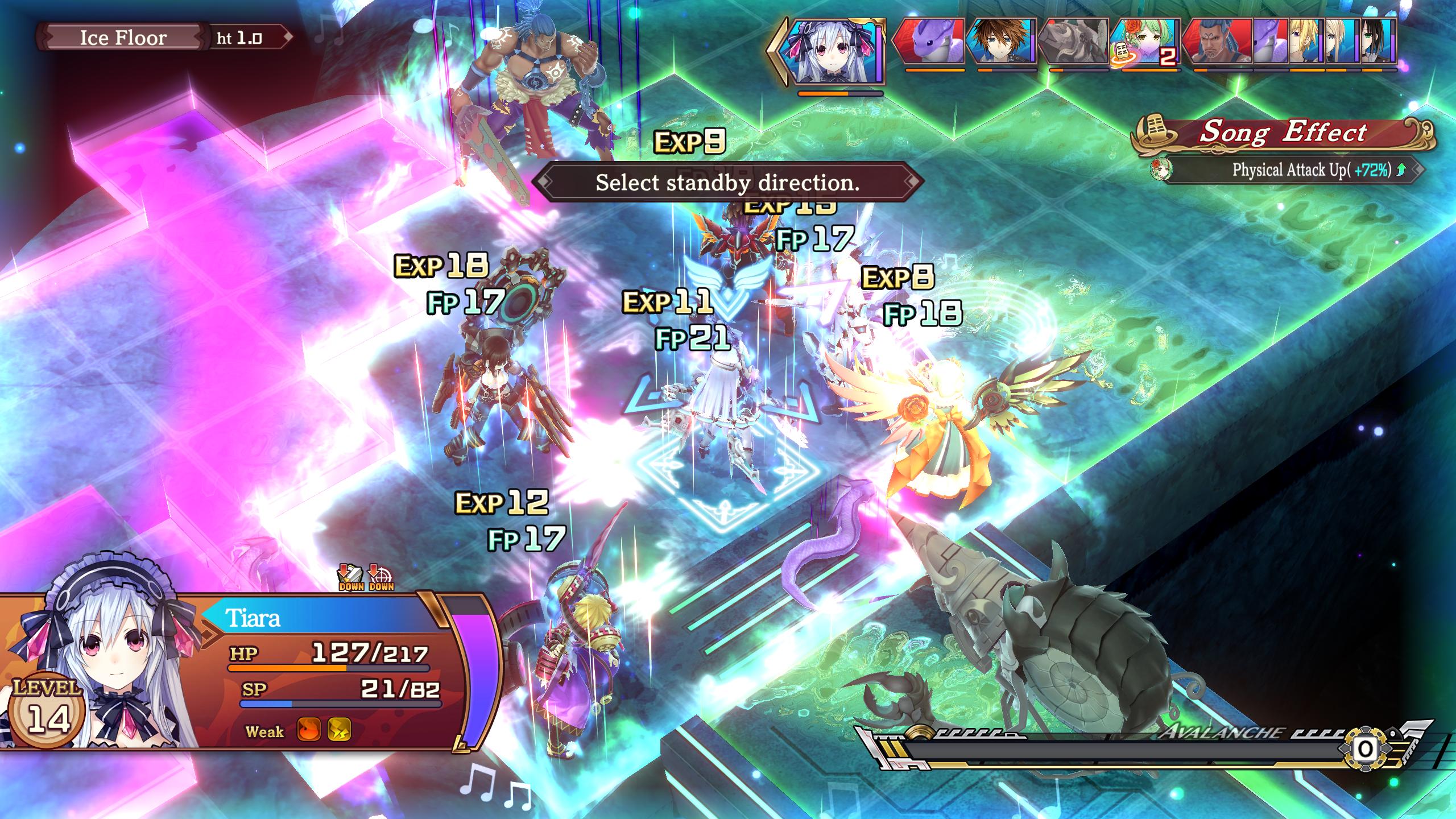The width and height of the screenshot is (1456, 819).
Task: Select the green-haired girl with rose portrait
Action: (1144, 42)
